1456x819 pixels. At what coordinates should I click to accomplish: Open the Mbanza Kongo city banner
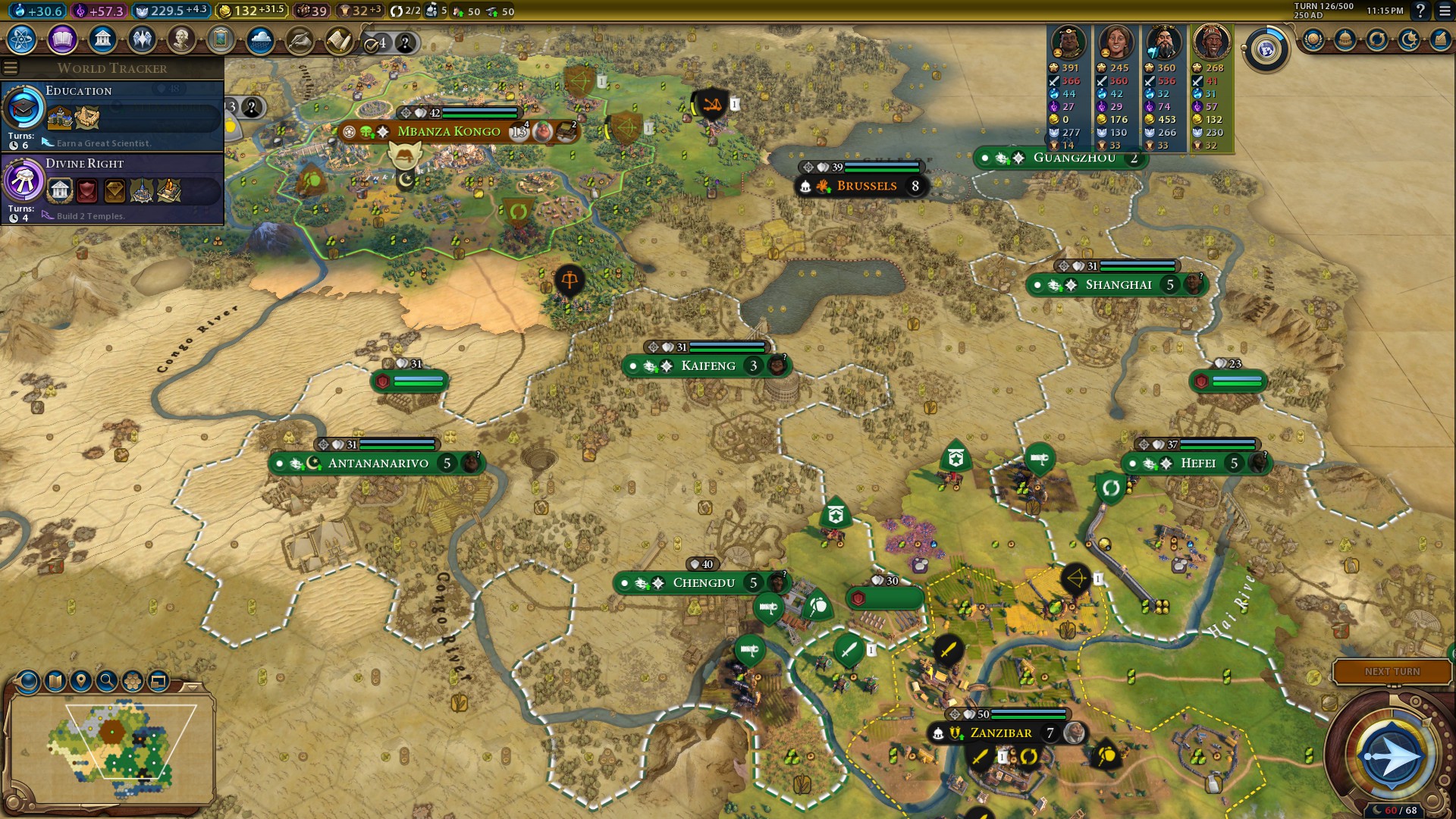(x=449, y=132)
